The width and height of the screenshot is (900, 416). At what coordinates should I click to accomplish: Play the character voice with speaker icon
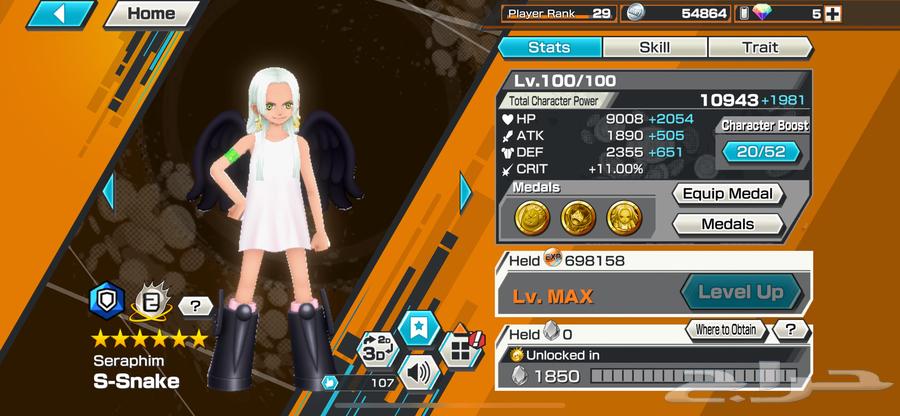[415, 375]
